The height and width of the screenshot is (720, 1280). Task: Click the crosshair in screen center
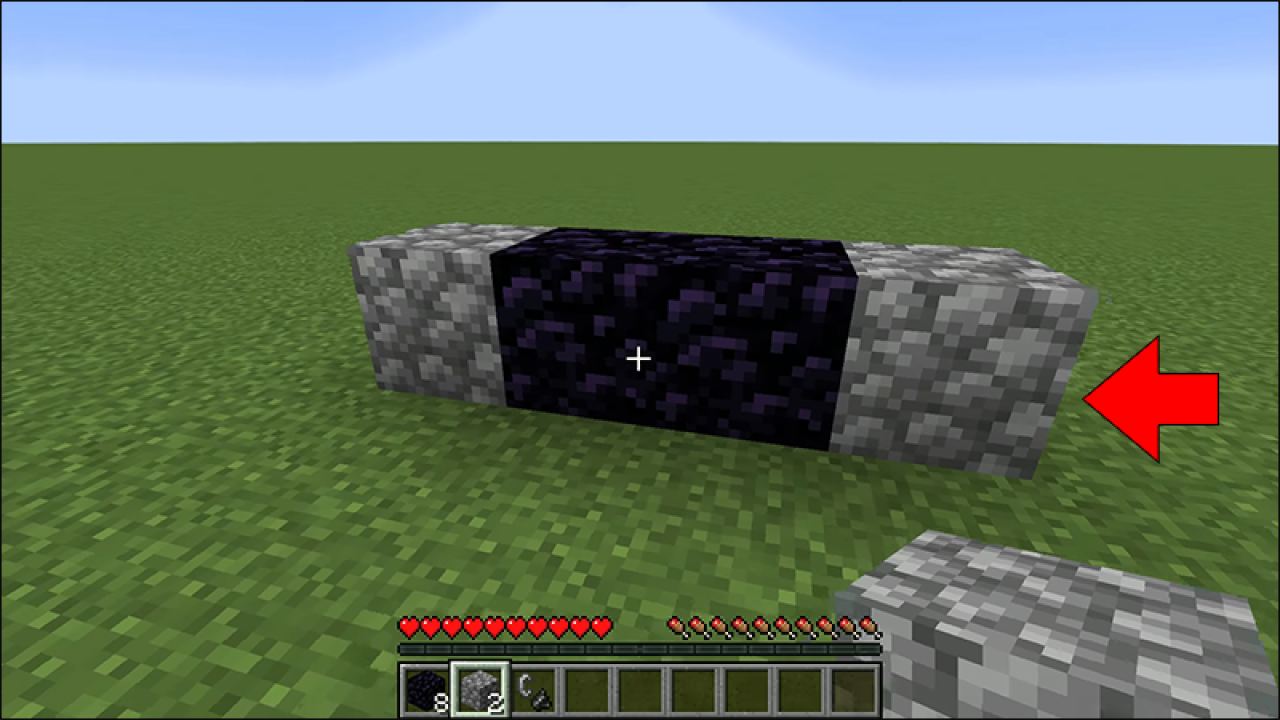(637, 357)
